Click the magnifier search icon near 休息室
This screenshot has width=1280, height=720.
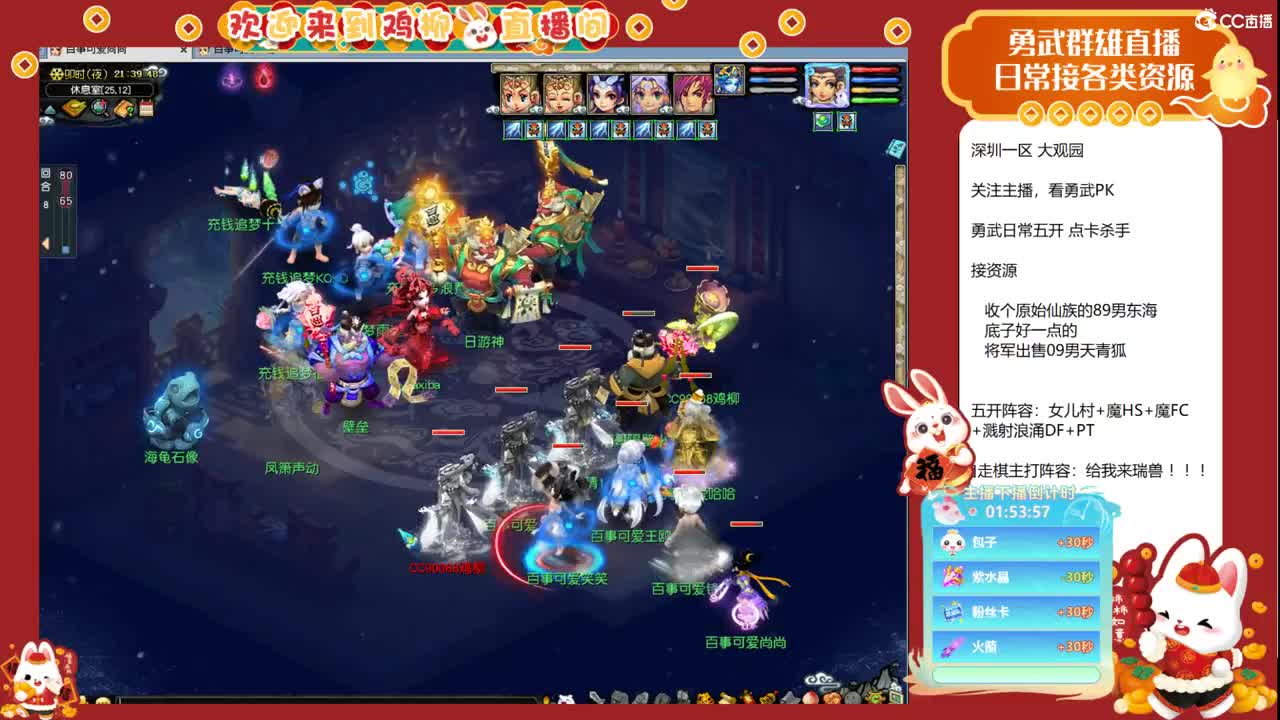click(98, 108)
